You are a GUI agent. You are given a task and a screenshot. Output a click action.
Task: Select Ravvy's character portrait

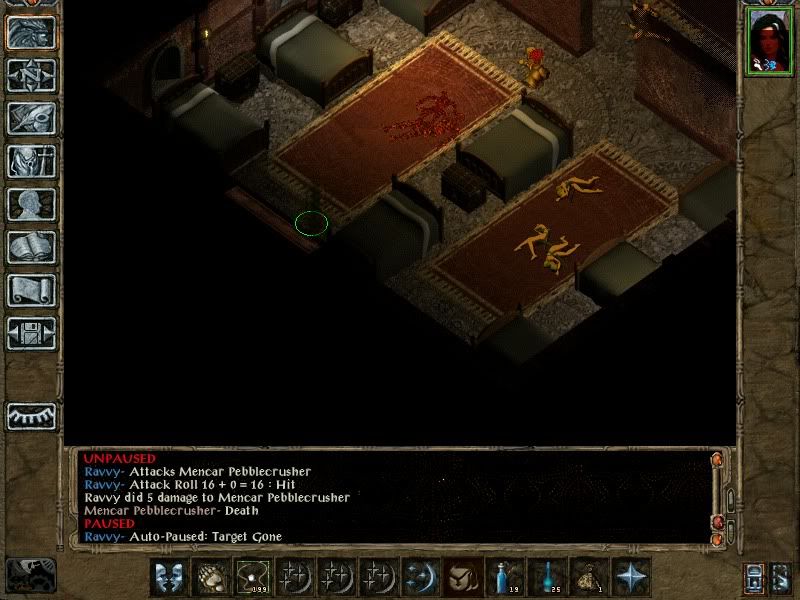click(768, 40)
